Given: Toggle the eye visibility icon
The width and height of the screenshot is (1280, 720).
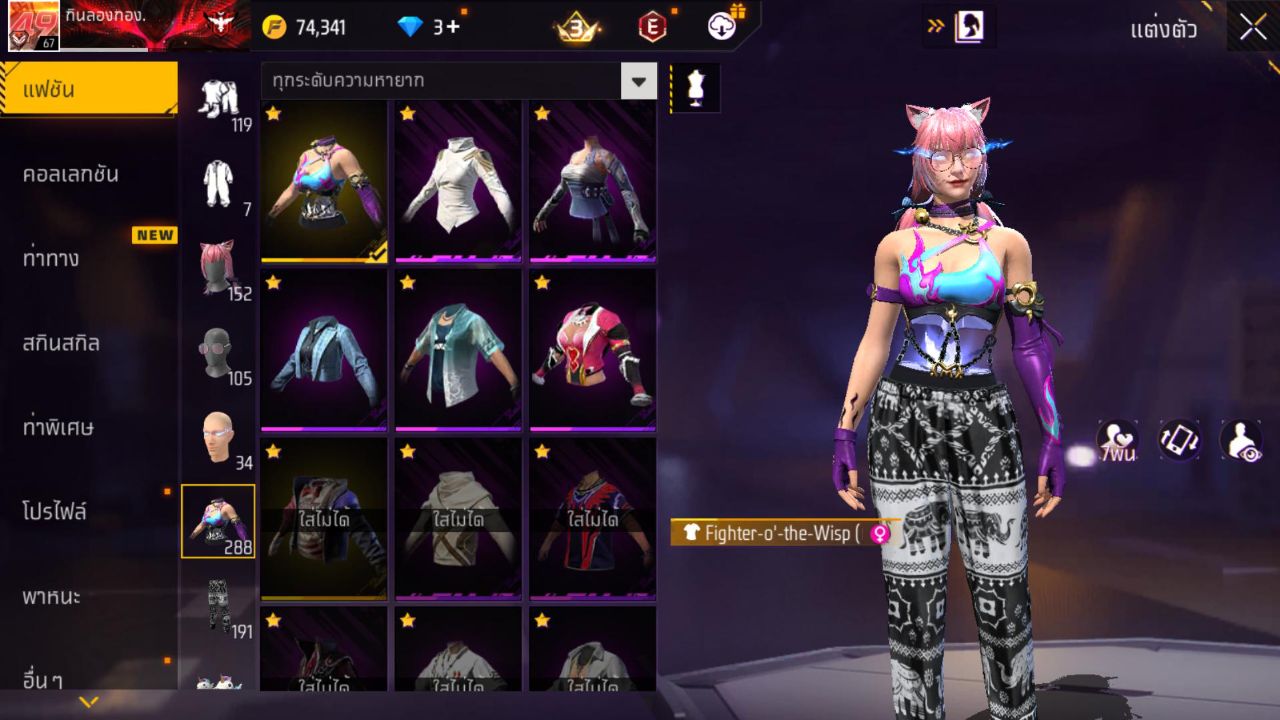Looking at the screenshot, I should coord(1240,440).
